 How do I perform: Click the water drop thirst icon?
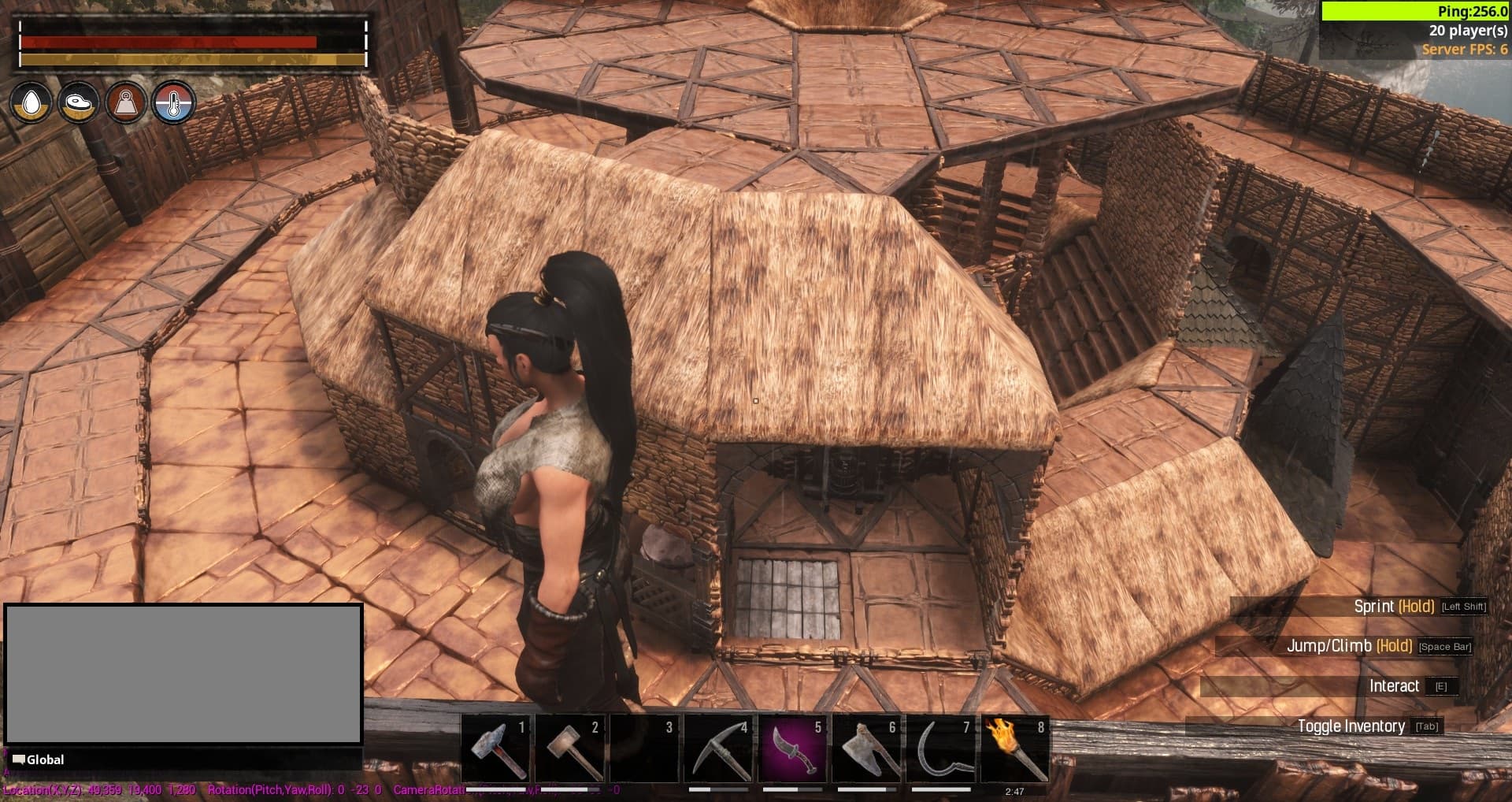coord(31,102)
